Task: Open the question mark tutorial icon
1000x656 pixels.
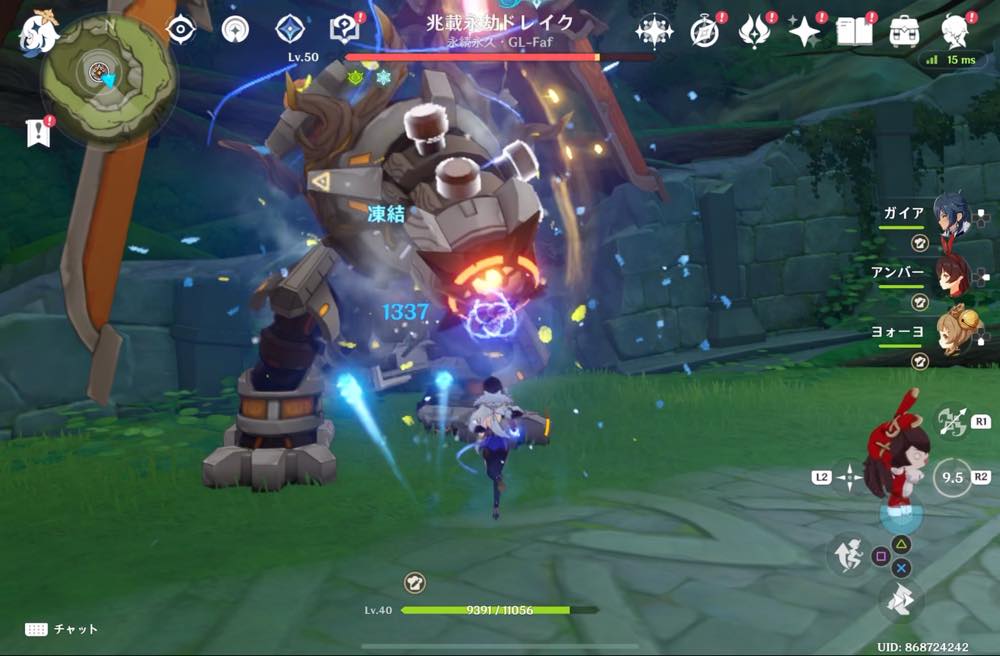Action: pos(345,30)
